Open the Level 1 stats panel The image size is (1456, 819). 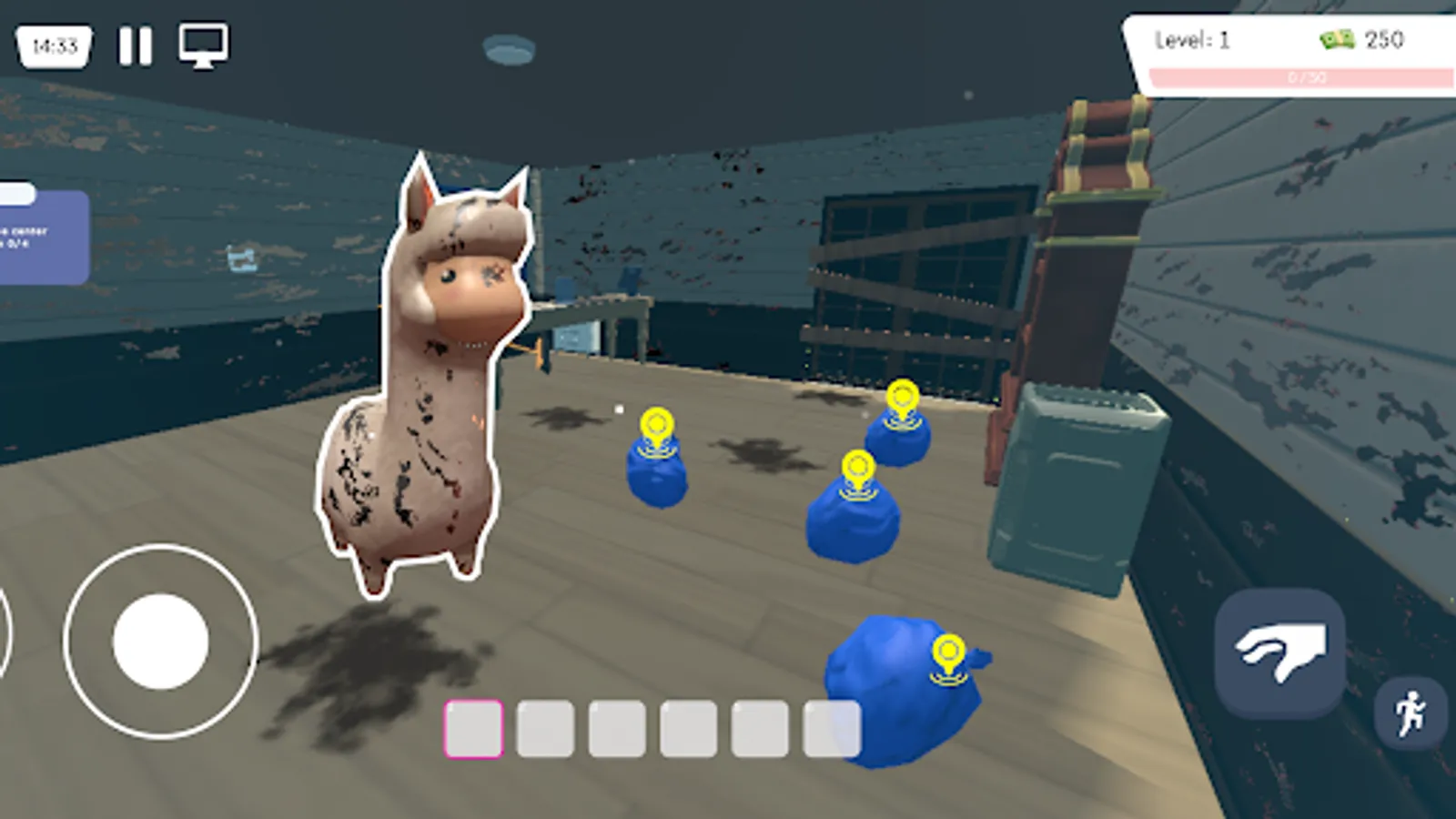1193,40
